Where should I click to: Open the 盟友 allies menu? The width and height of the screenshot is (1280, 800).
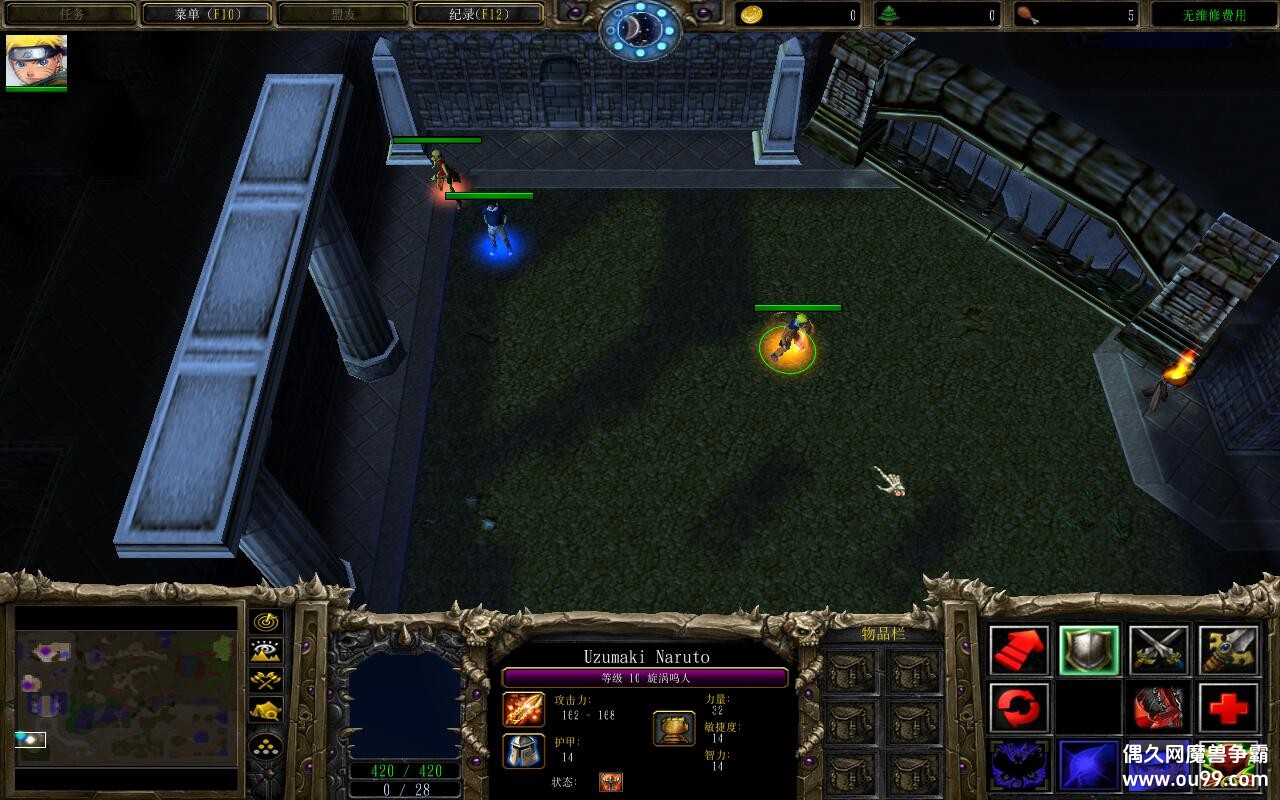click(342, 14)
